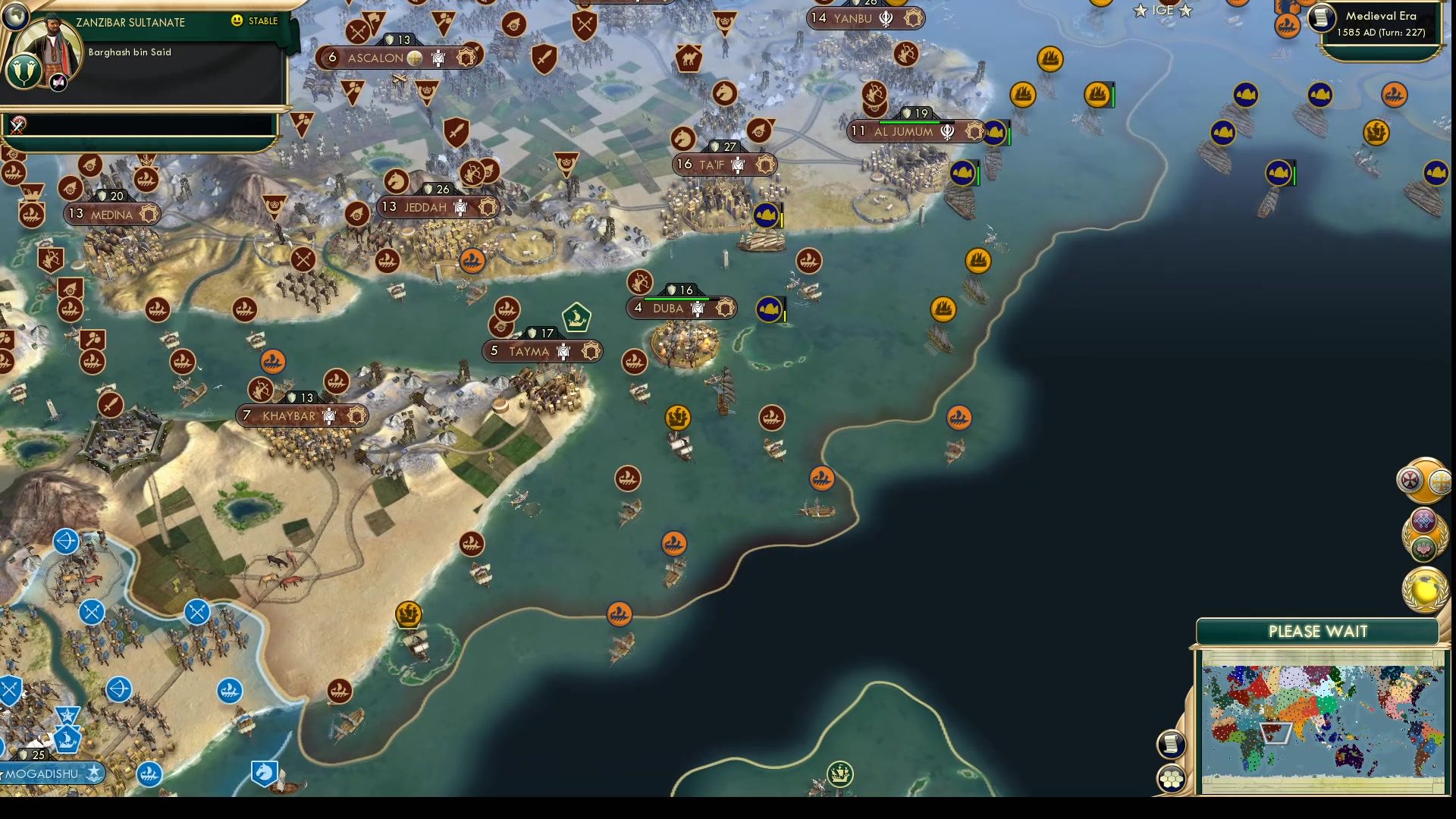Screen dimensions: 1456x819
Task: Click the PLEASE WAIT banner
Action: click(x=1317, y=630)
